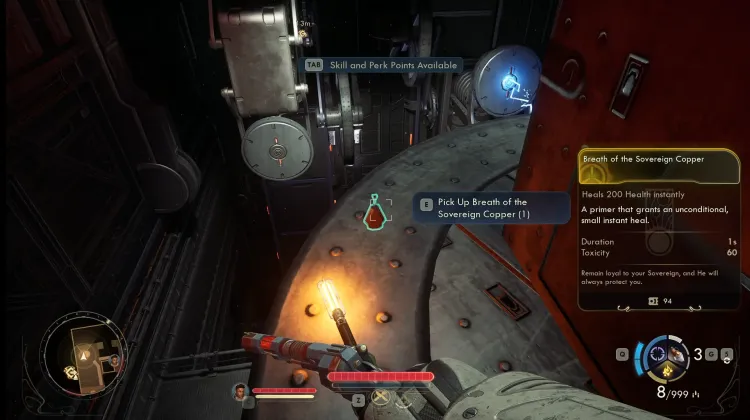This screenshot has height=420, width=750.
Task: Select the crossed weapons icon on the bottom bar
Action: tap(381, 397)
